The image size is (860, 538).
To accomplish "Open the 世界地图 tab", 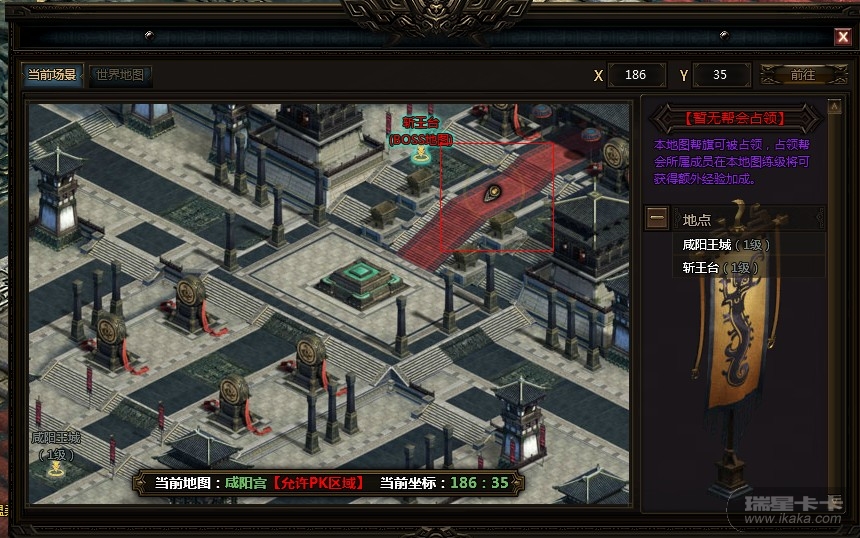I will click(120, 75).
